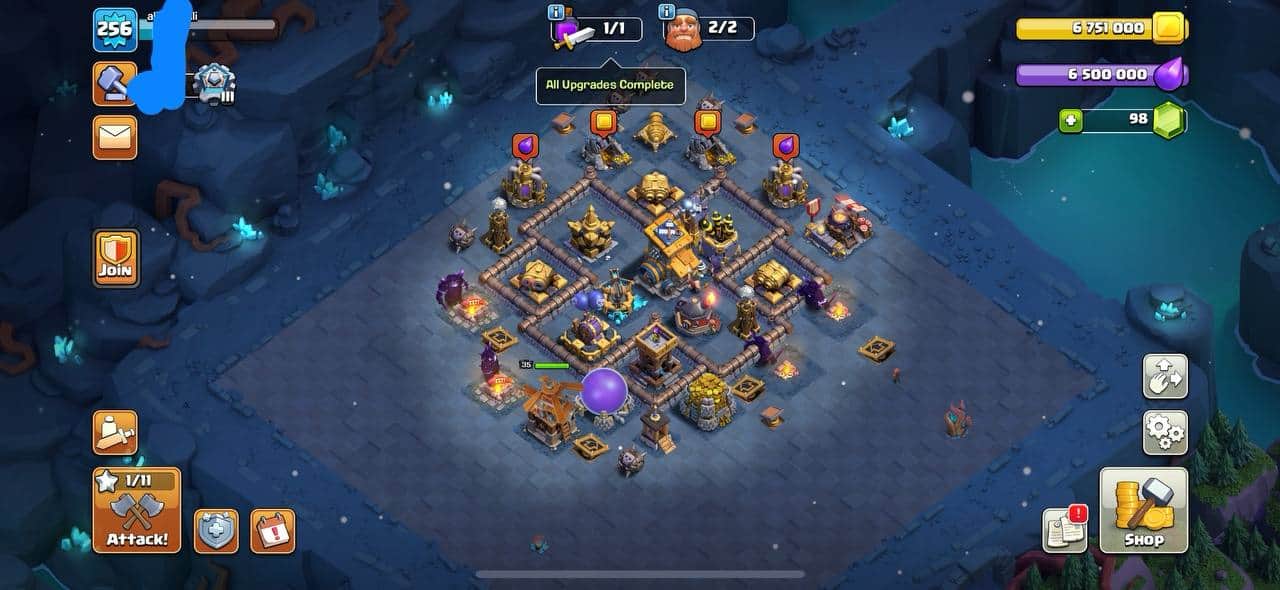Collect elixir from the right elixir bubble

pyautogui.click(x=783, y=147)
